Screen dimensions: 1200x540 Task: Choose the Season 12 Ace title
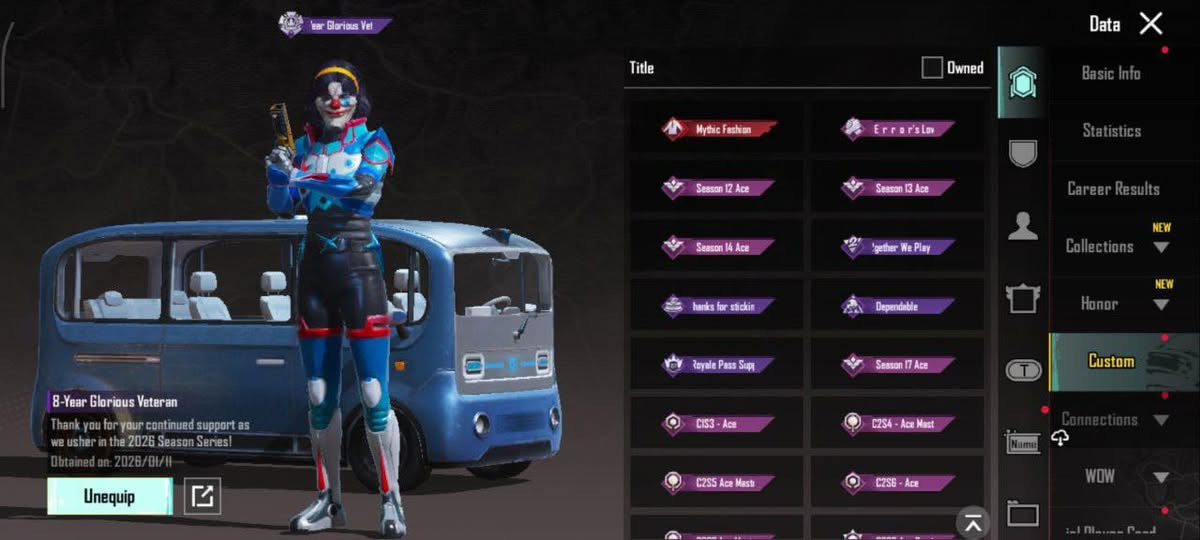tap(718, 188)
